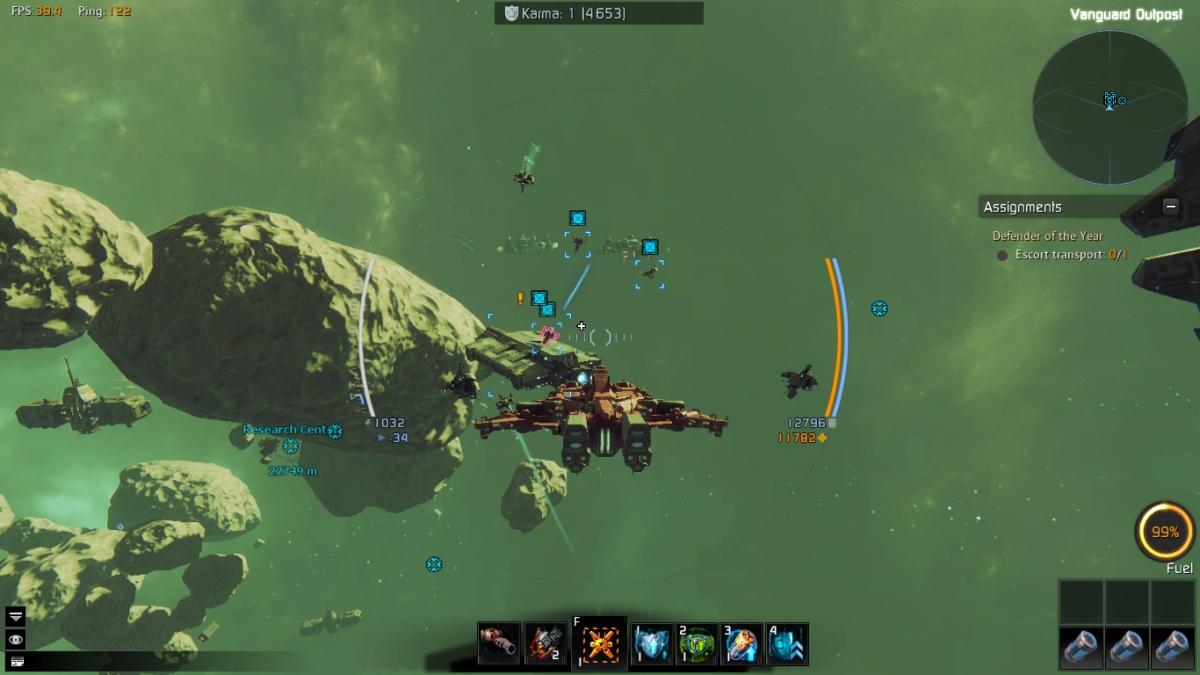Select the Defender of the Year assignment
The image size is (1200, 675).
tap(1047, 236)
